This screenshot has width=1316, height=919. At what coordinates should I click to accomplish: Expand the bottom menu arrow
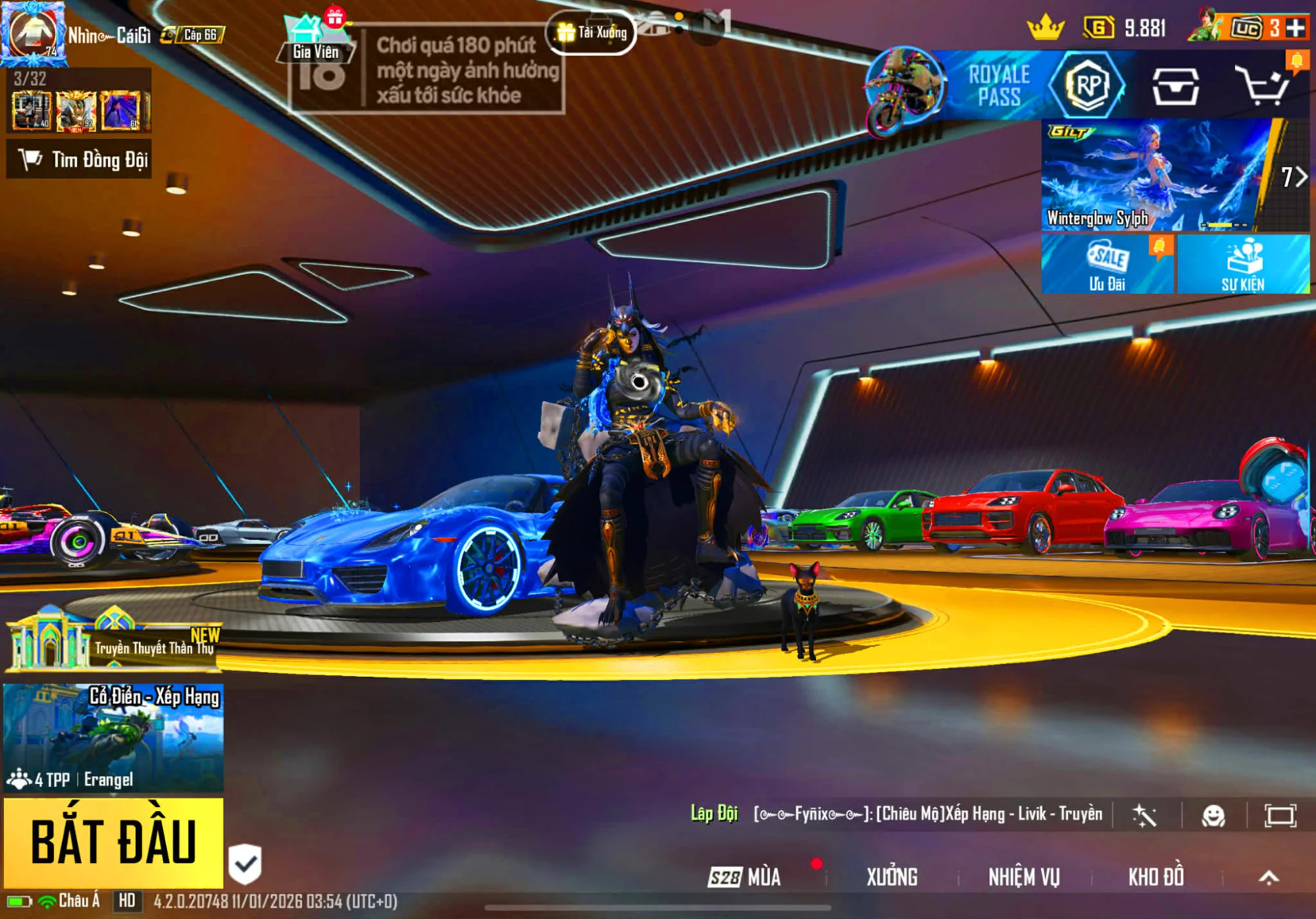tap(1269, 877)
